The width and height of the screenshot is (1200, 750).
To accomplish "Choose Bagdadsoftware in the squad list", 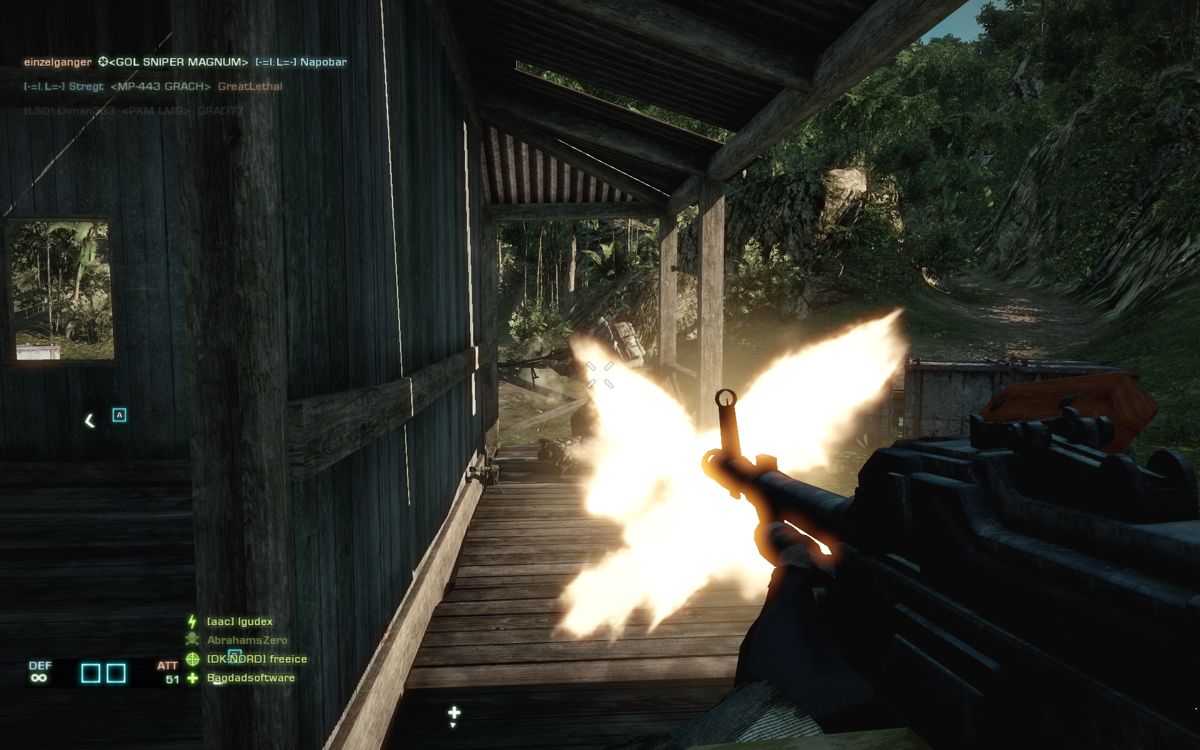I will [x=250, y=678].
